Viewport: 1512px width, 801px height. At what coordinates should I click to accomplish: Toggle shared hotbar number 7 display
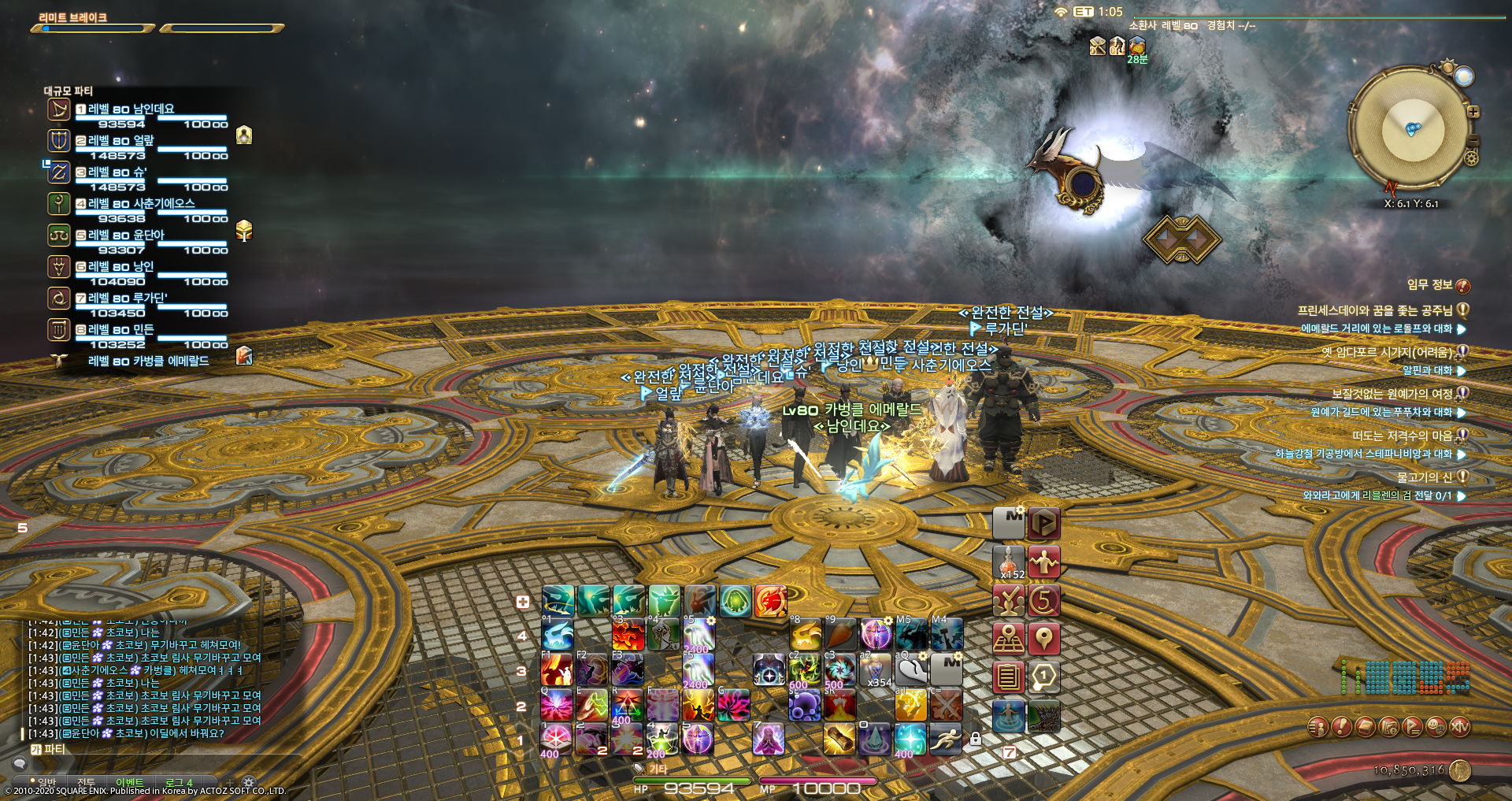tap(1009, 751)
